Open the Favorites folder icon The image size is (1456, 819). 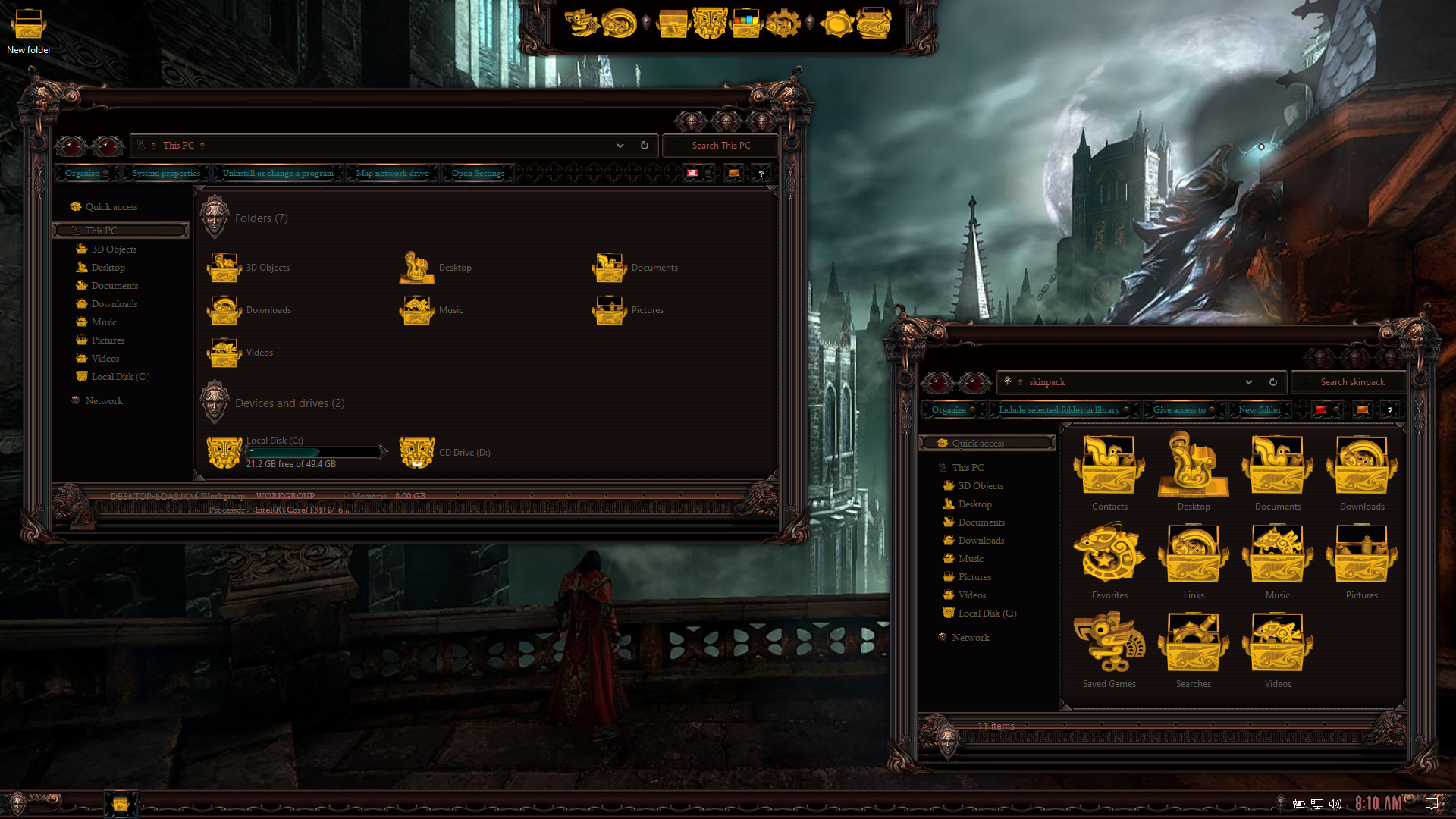pos(1109,554)
